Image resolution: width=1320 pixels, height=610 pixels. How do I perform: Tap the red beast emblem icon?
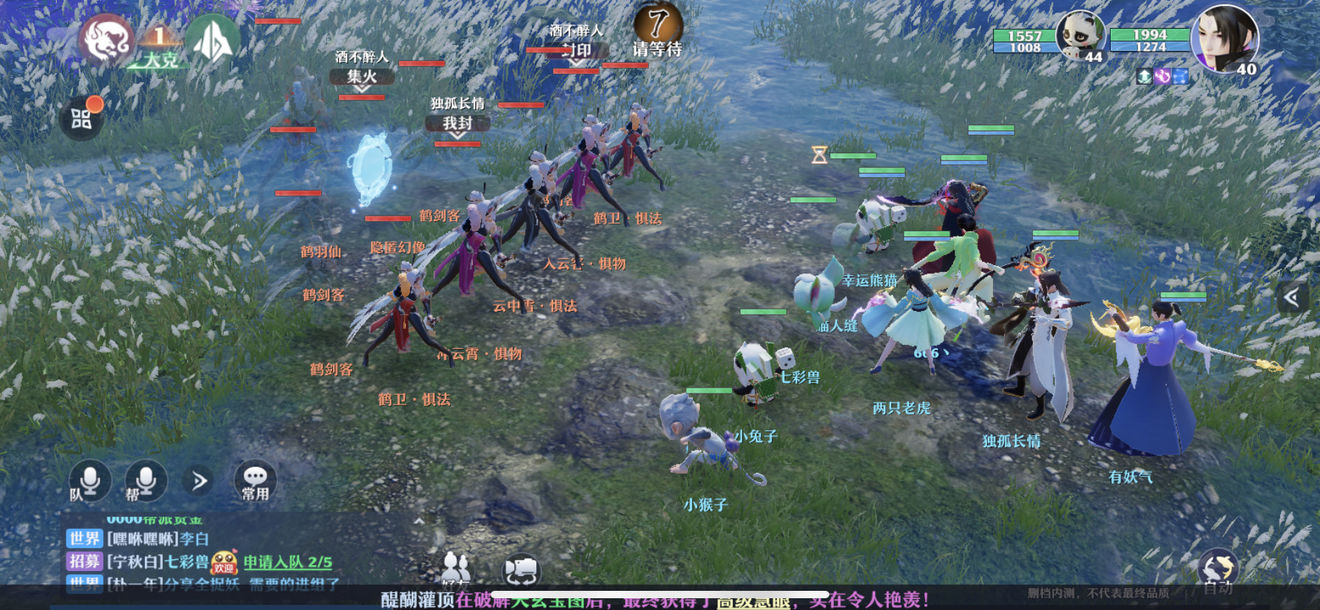coord(107,40)
